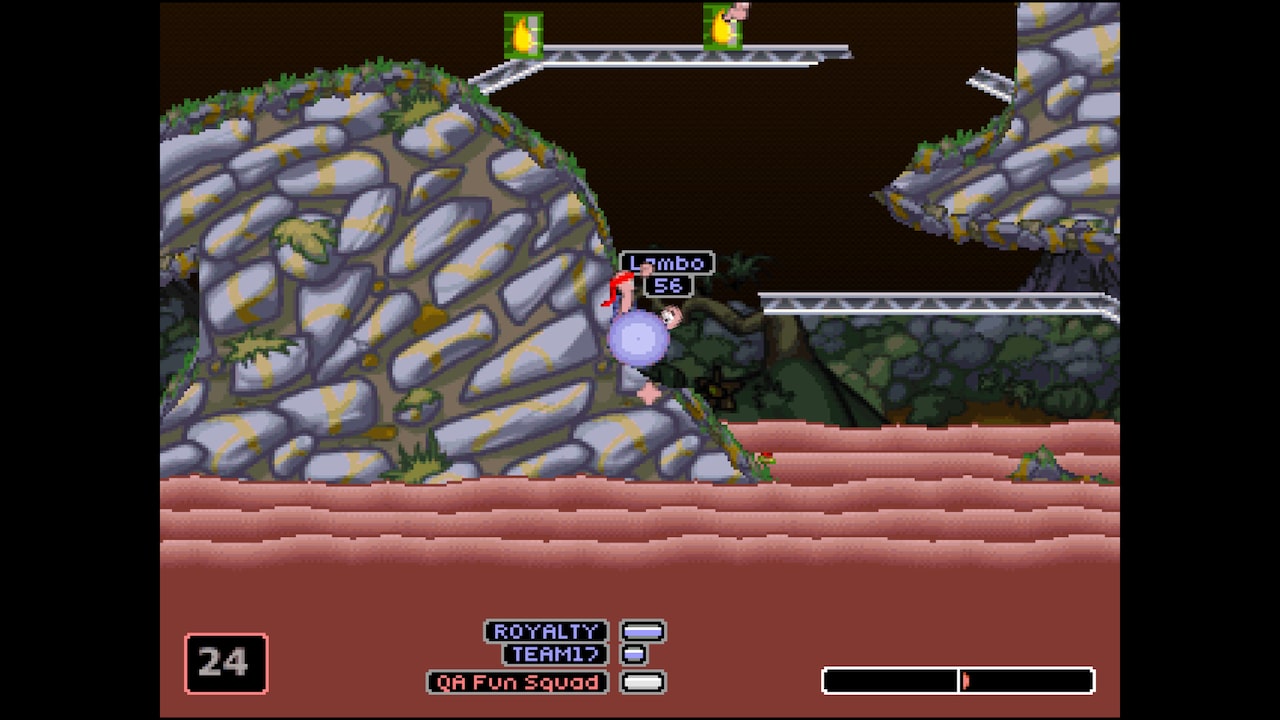
Task: Click the small red worm on the slope
Action: pos(766,457)
